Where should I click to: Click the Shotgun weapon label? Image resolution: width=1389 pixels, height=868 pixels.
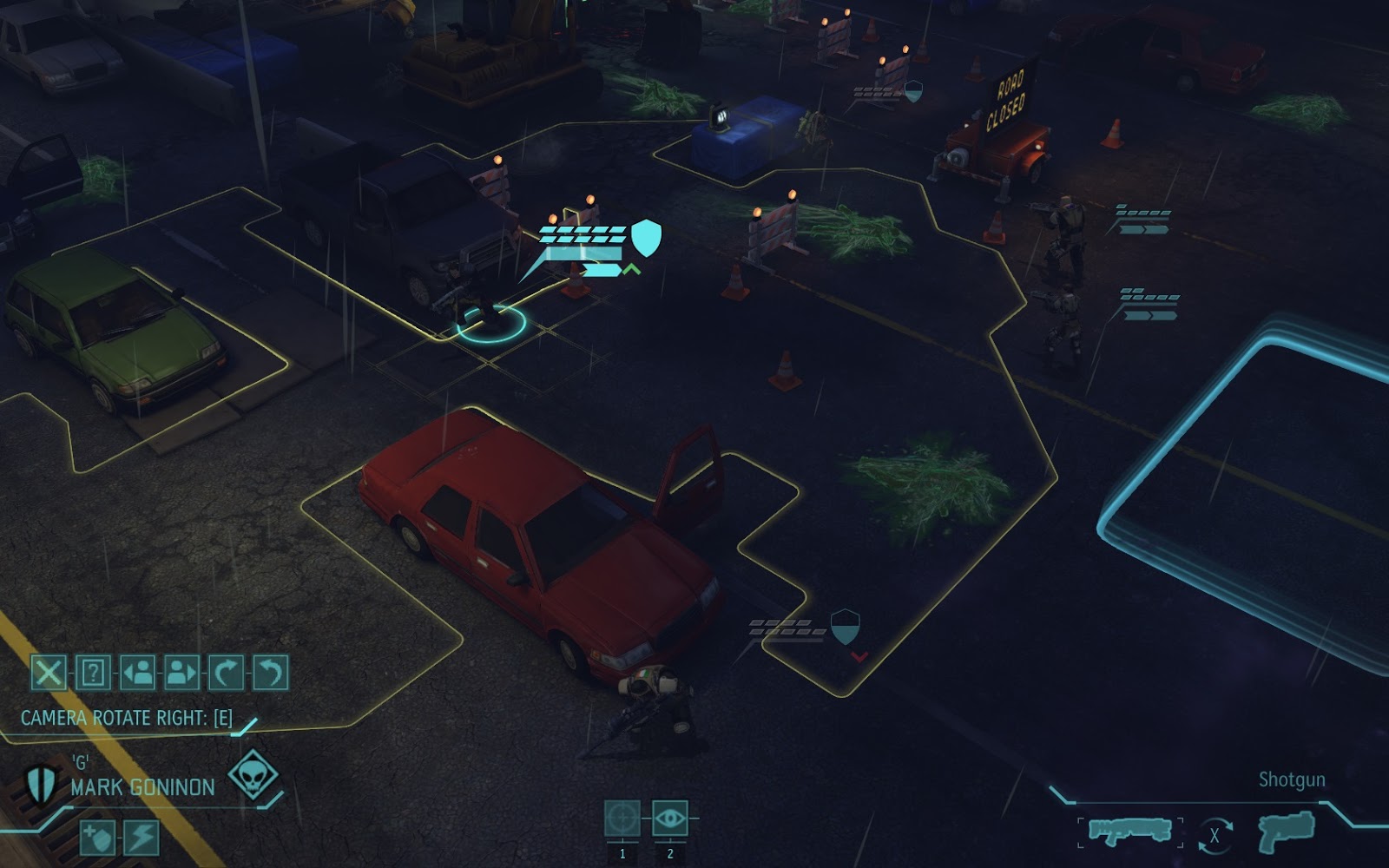1293,780
